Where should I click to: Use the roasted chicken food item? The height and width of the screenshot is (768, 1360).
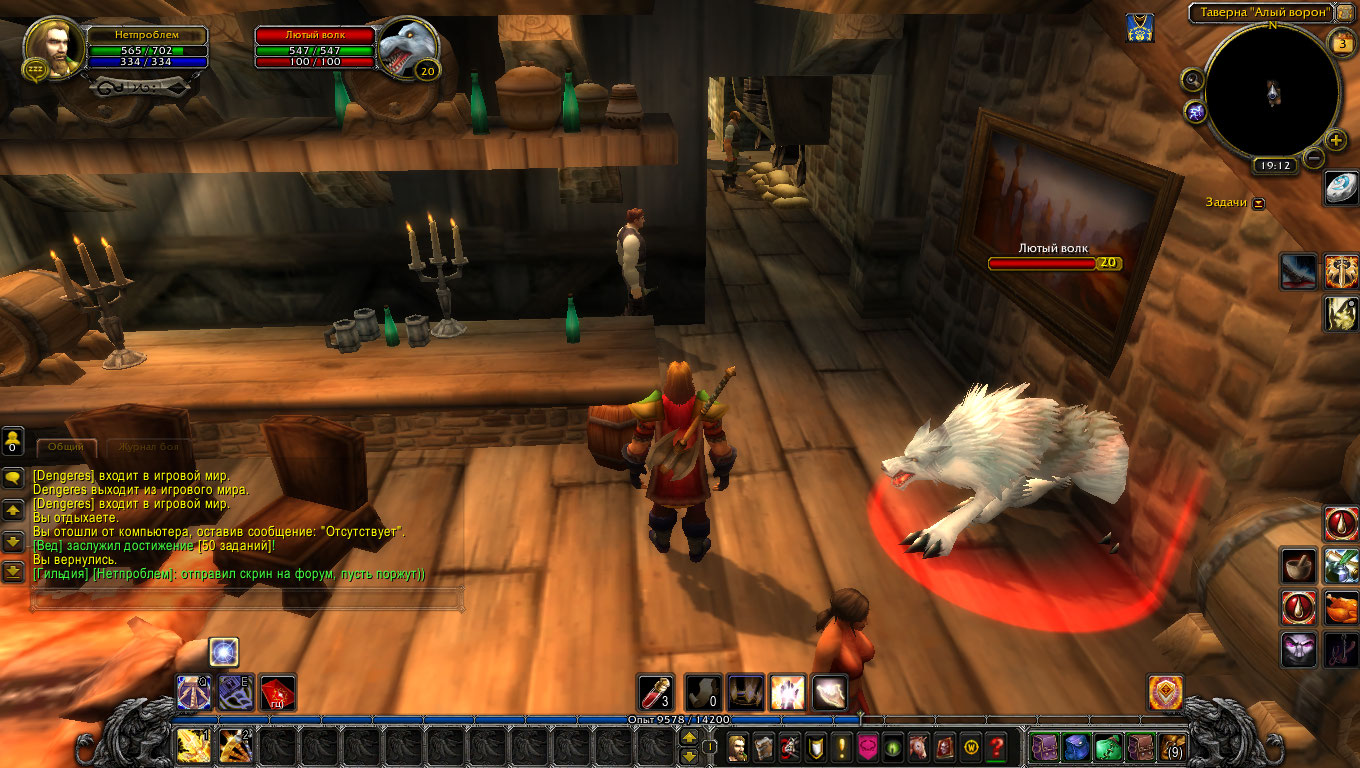pyautogui.click(x=1341, y=607)
